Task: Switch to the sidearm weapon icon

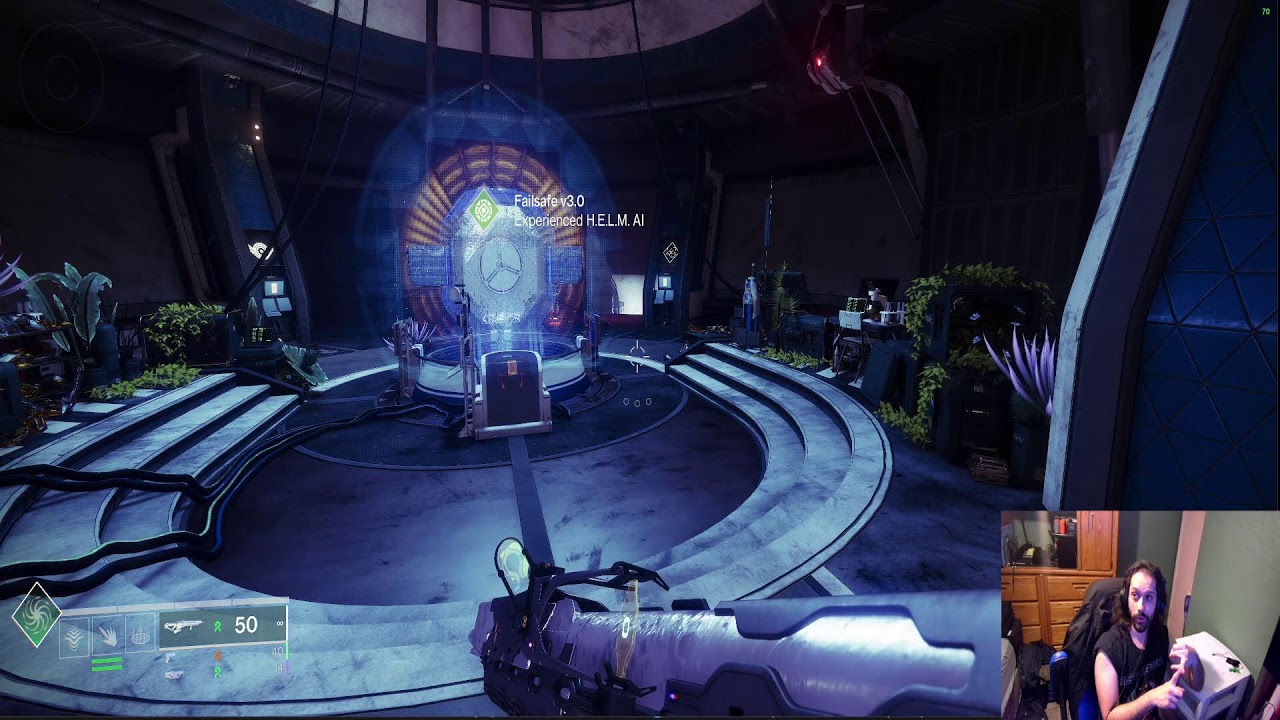Action: tap(172, 657)
